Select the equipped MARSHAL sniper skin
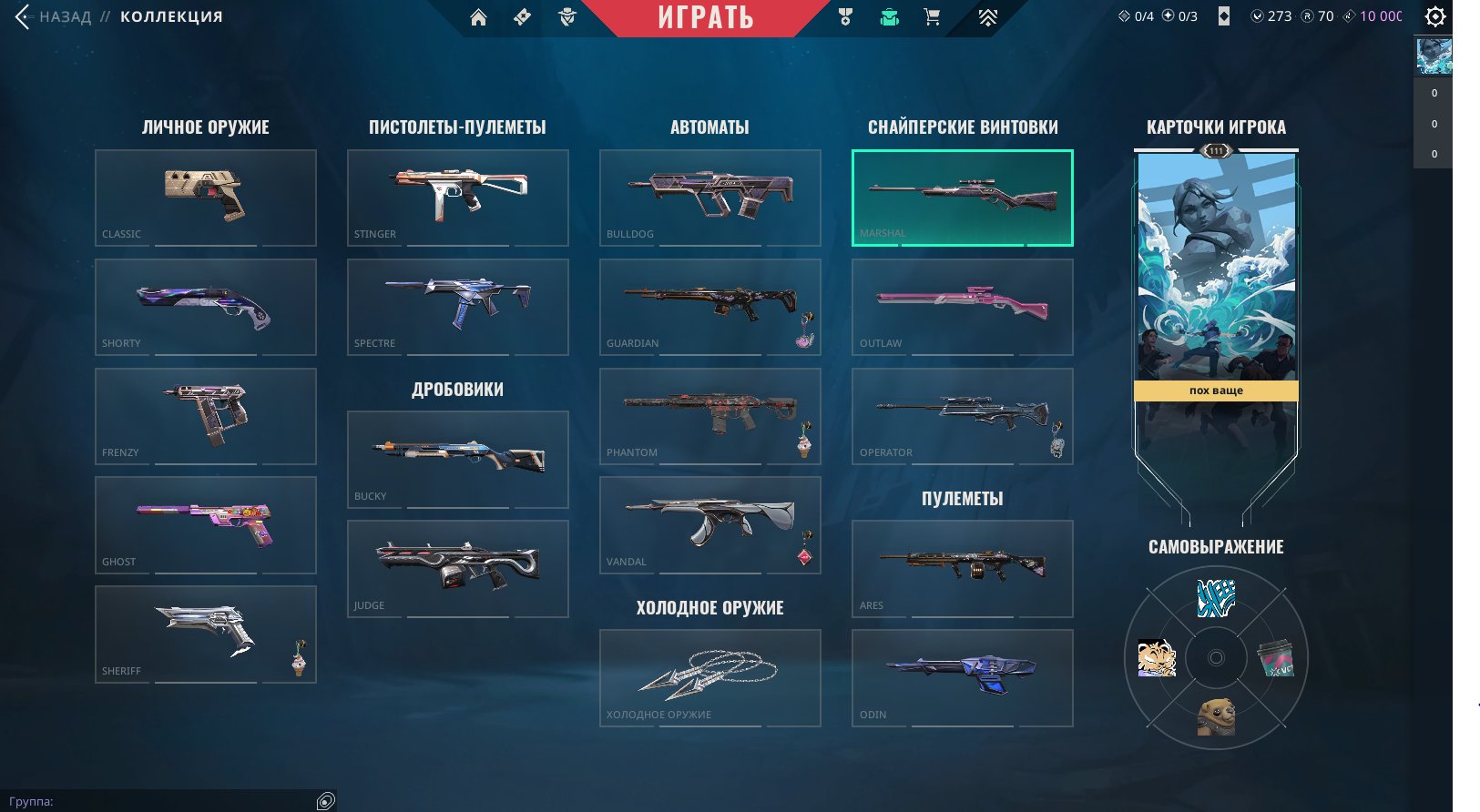The image size is (1480, 812). coord(962,196)
